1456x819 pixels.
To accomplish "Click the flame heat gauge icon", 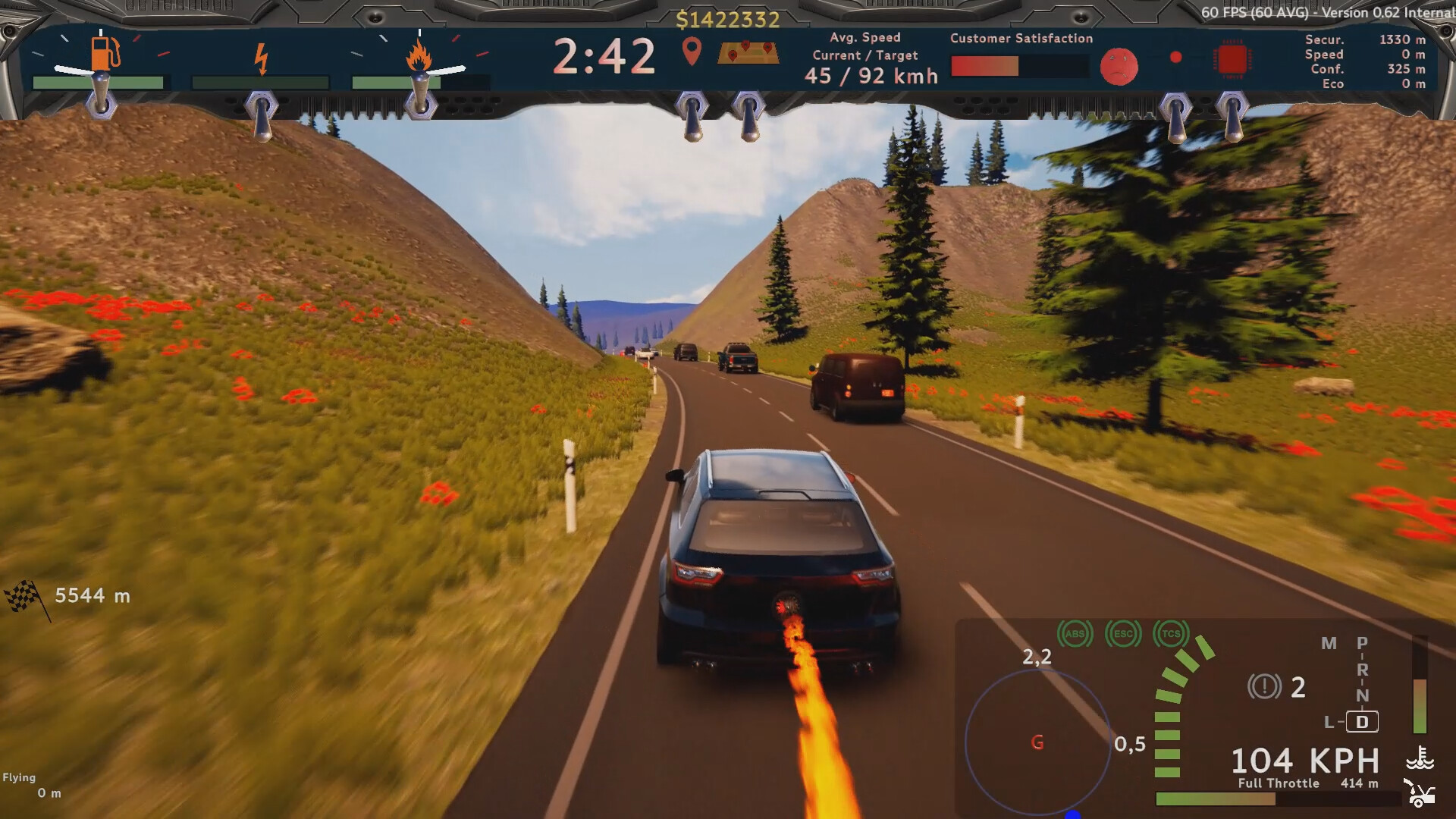I will 419,56.
